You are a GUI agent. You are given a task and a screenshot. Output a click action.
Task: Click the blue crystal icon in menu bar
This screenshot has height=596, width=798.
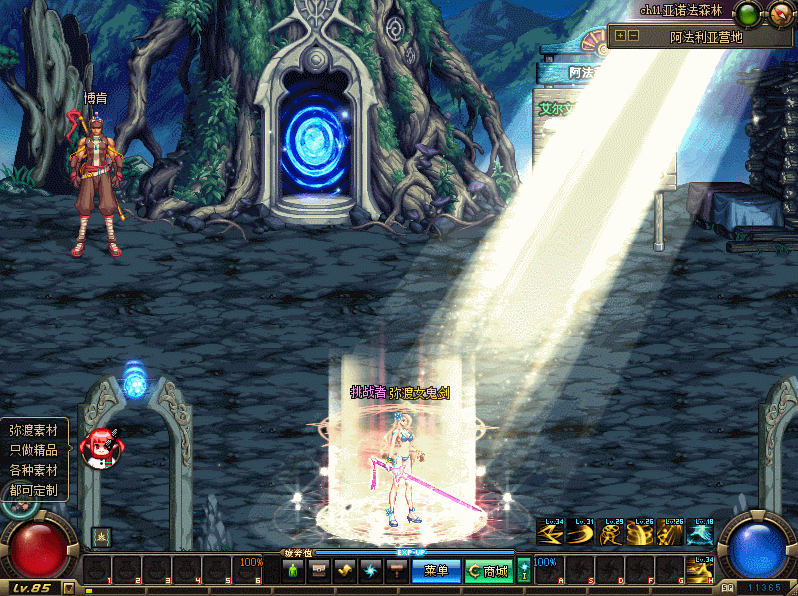pos(371,571)
